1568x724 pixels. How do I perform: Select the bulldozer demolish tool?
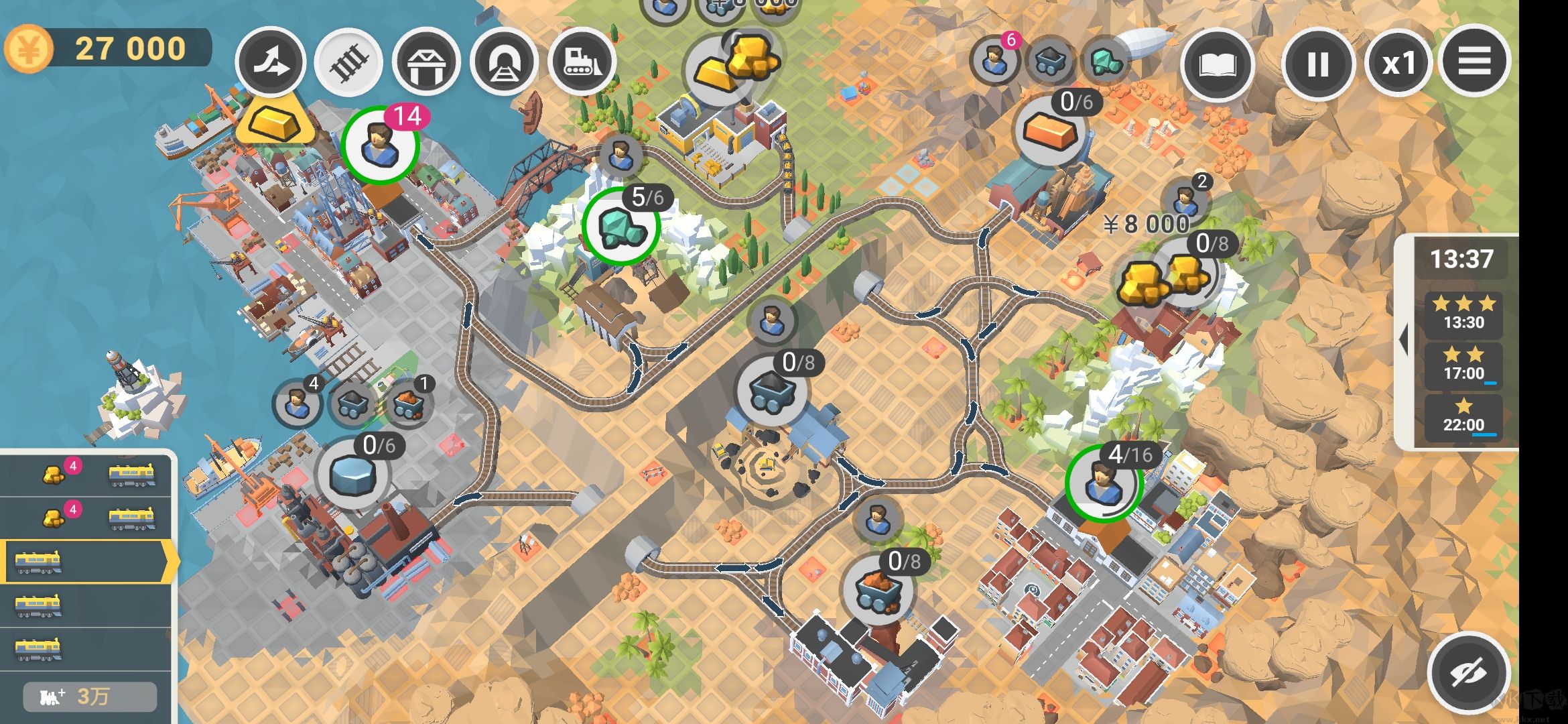point(582,62)
